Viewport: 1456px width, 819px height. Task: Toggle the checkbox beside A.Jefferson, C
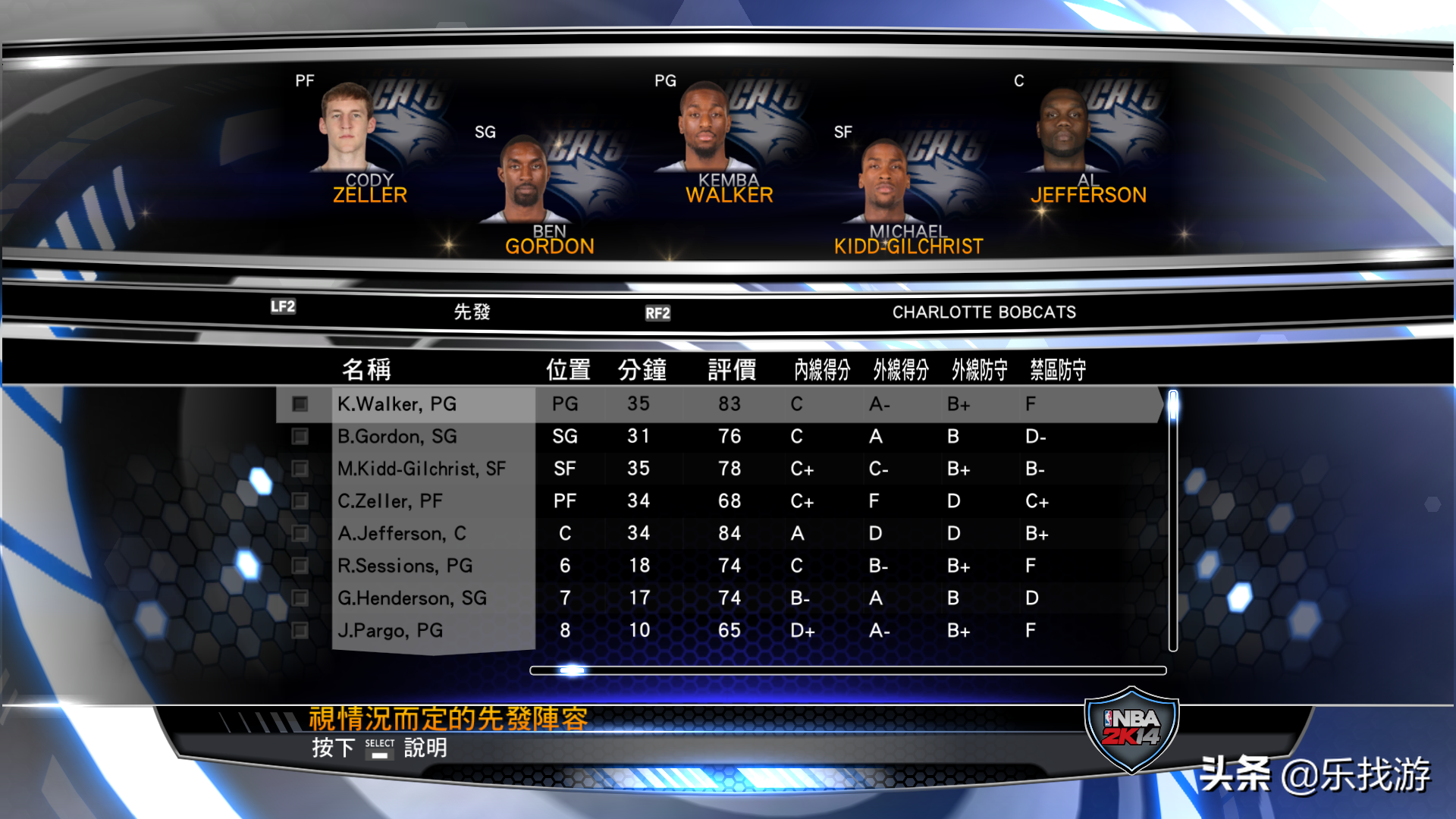(x=300, y=533)
